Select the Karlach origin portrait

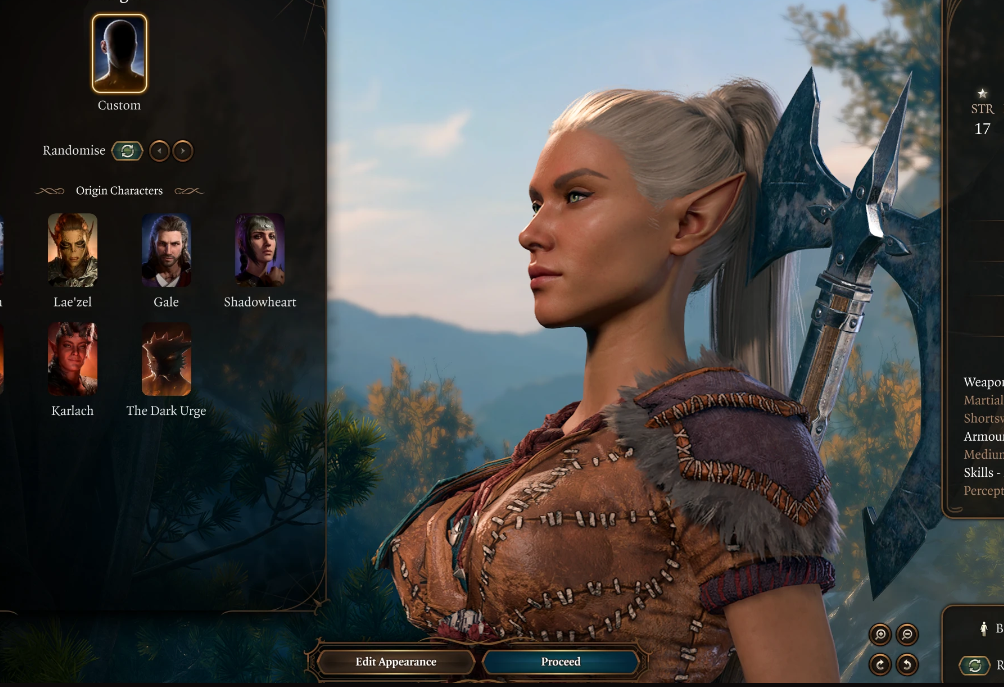tap(73, 359)
